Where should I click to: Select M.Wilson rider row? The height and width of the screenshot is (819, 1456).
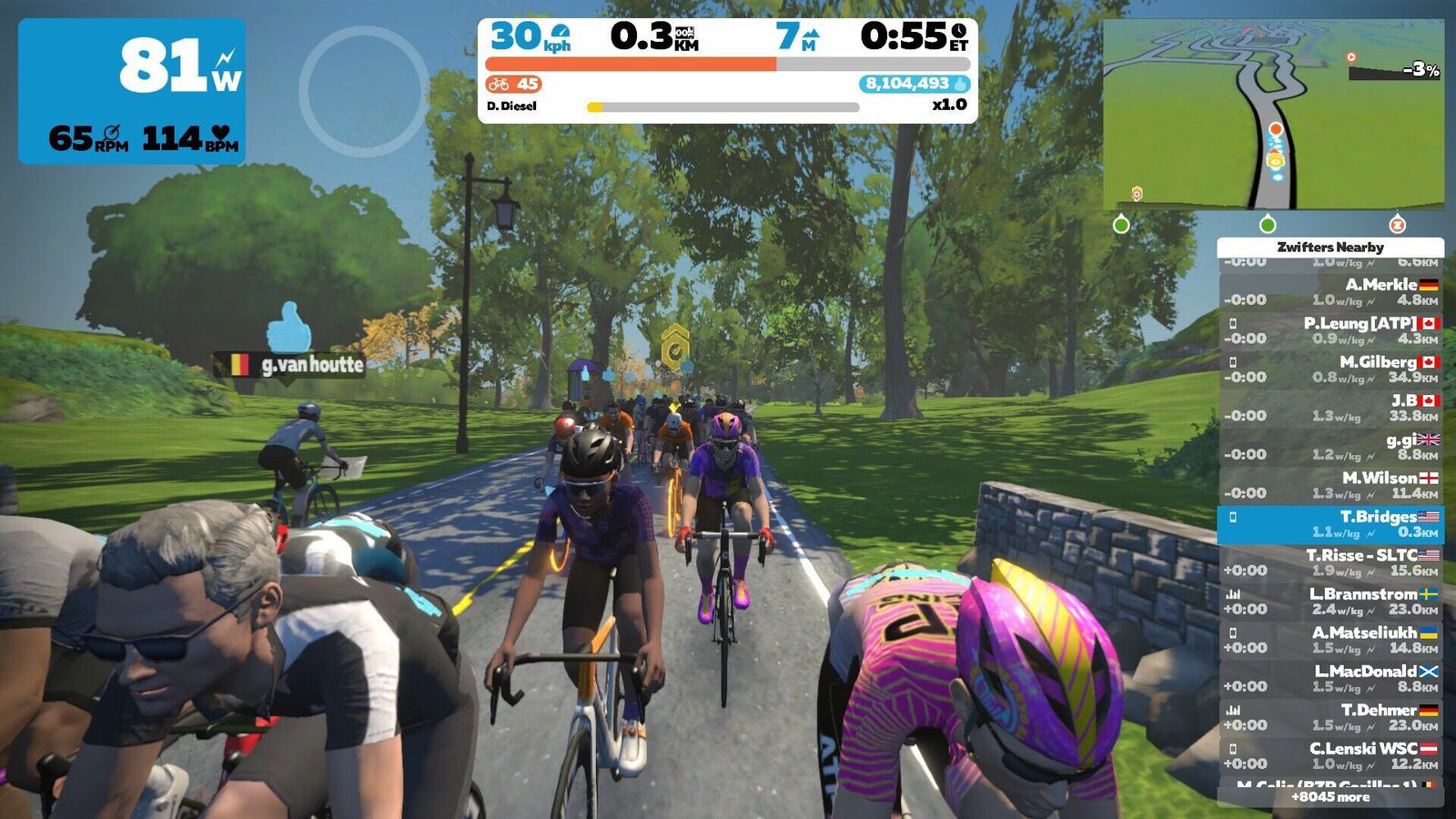1330,485
